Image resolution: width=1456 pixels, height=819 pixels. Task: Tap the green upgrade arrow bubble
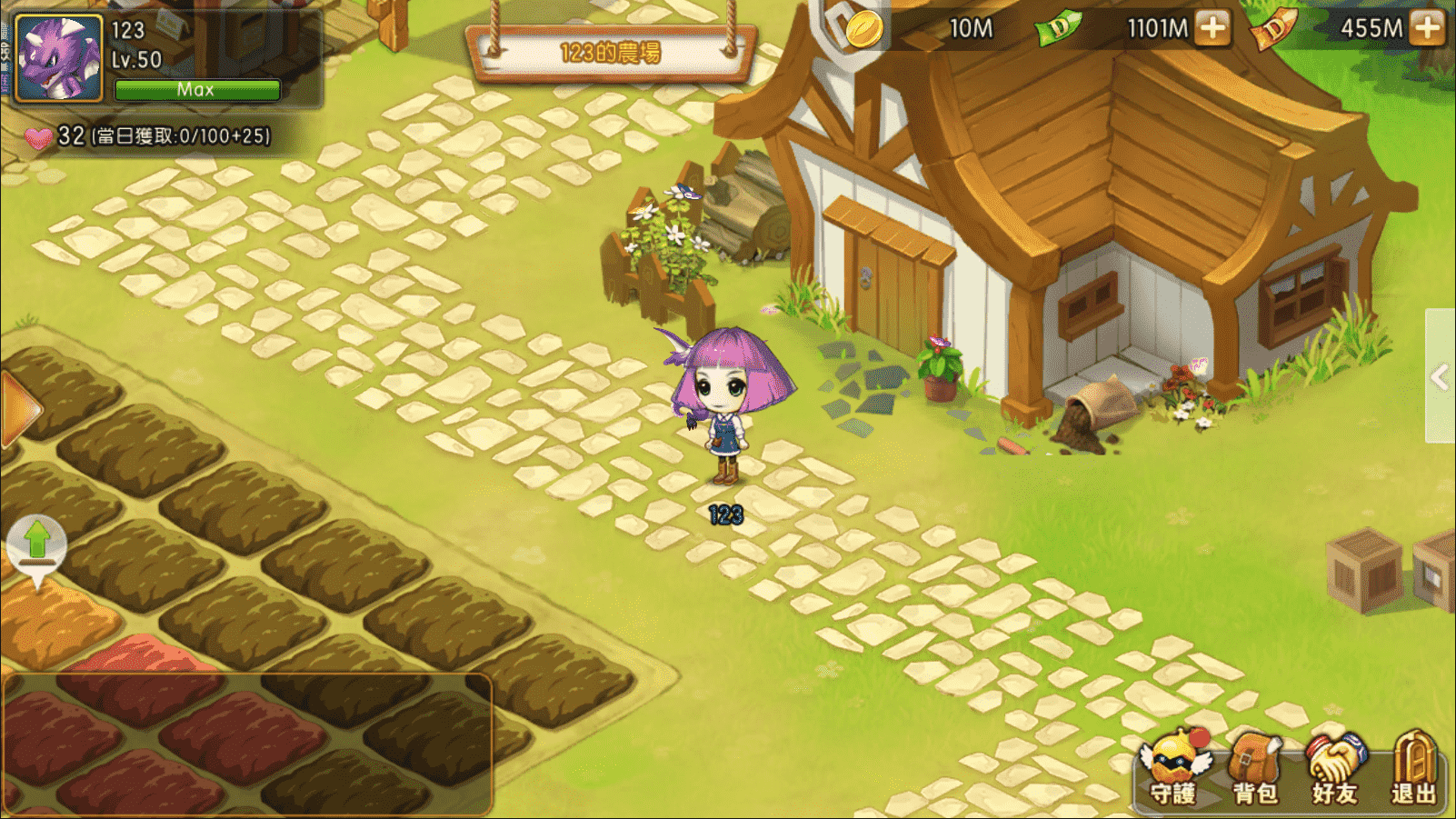[x=36, y=543]
